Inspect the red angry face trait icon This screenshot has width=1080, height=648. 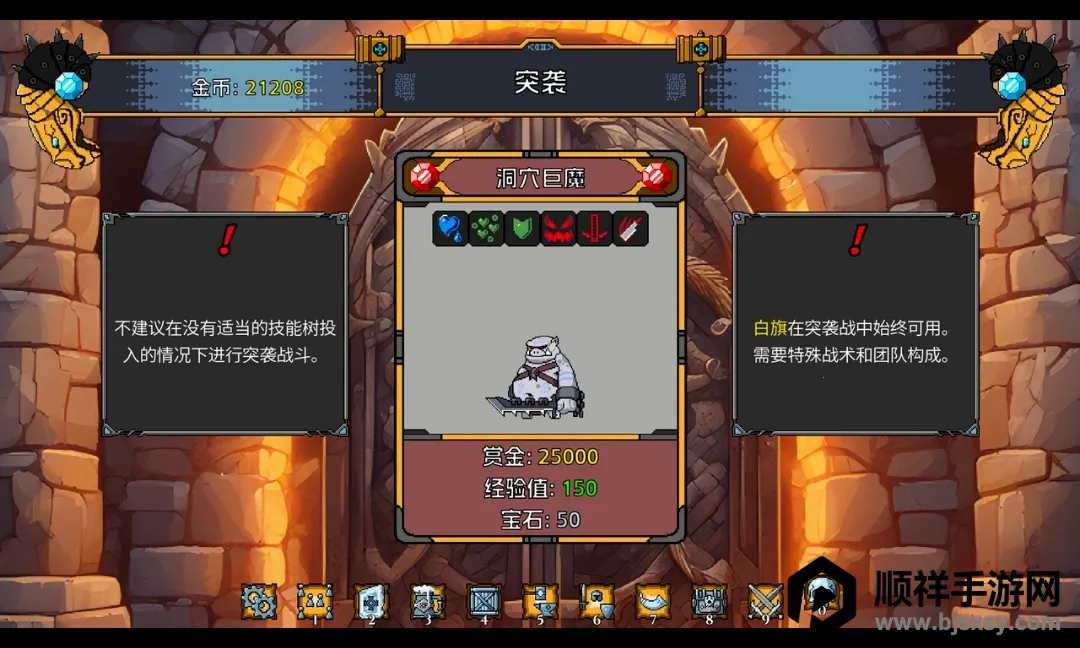pos(558,229)
